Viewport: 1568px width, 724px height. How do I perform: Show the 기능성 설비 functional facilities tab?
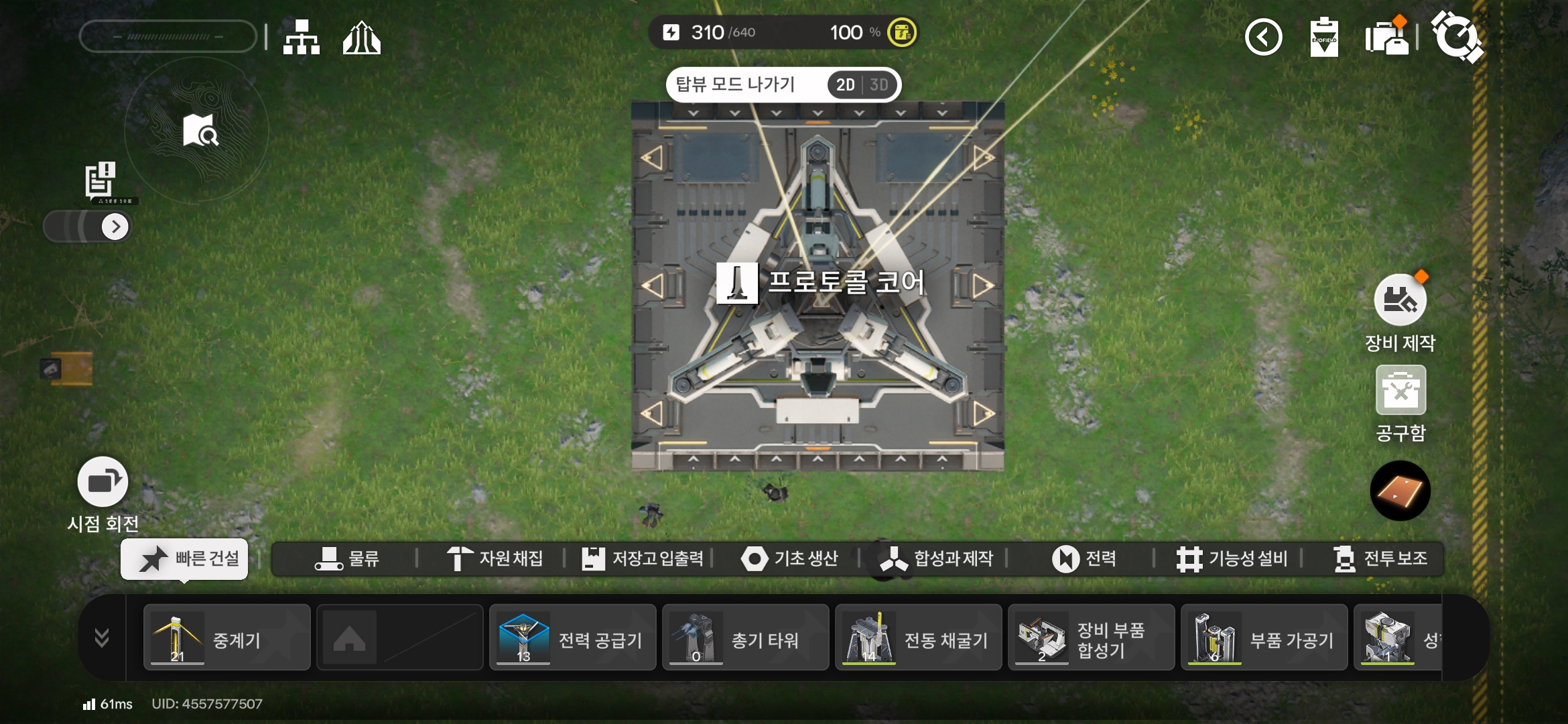point(1232,558)
